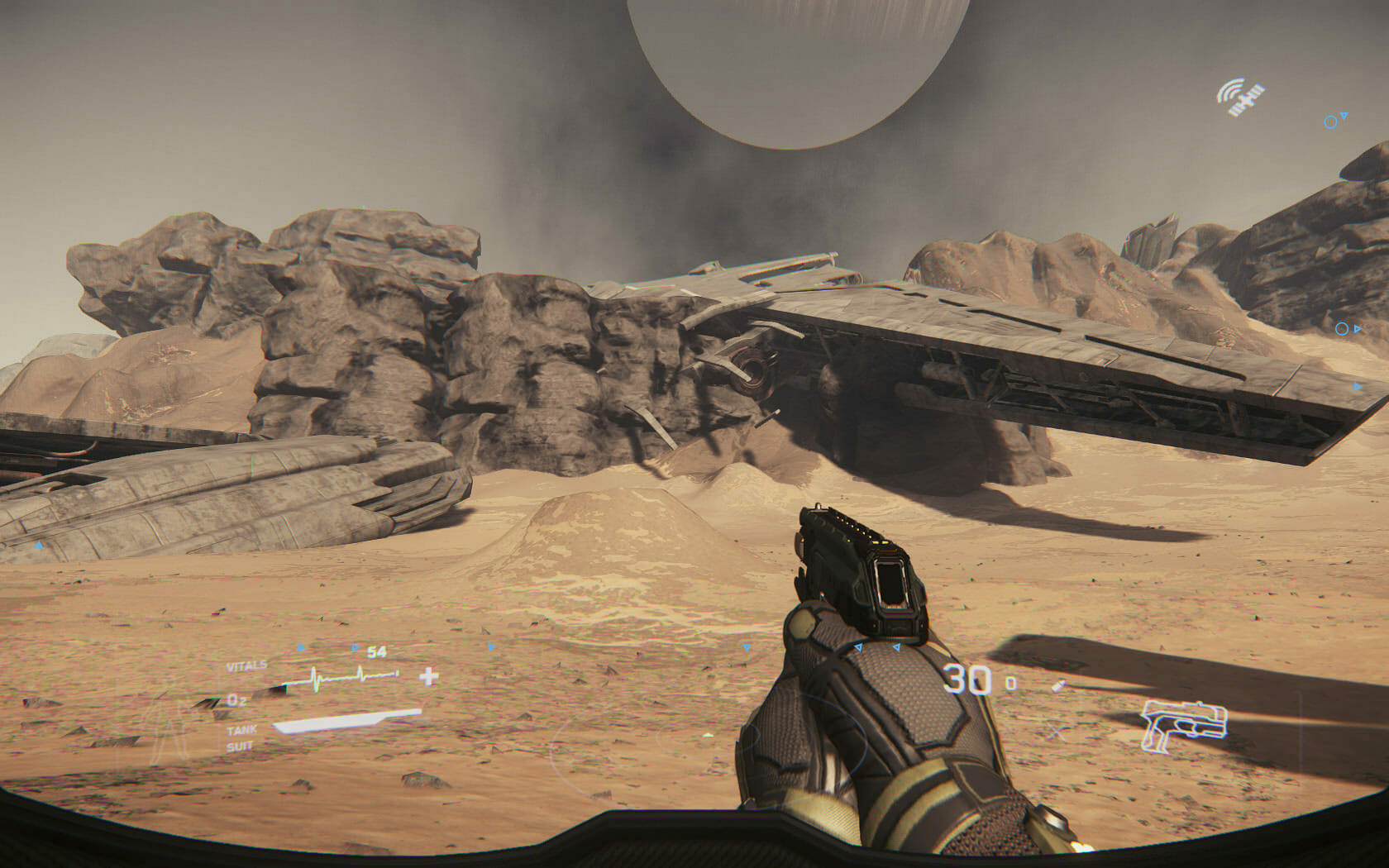This screenshot has height=868, width=1389.
Task: Click the medical cross beside Vitals
Action: point(428,677)
